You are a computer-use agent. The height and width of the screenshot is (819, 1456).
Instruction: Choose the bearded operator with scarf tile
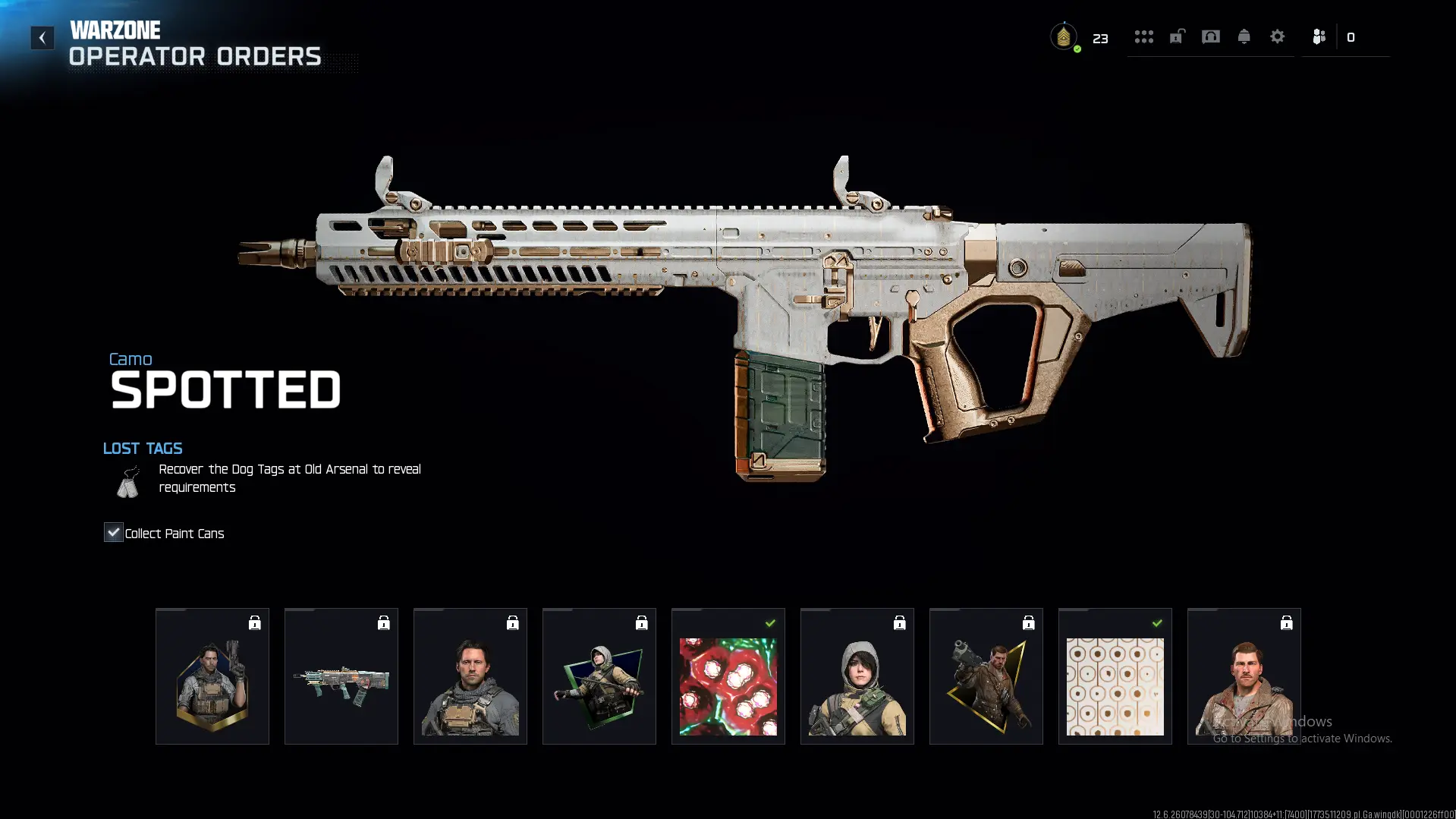pyautogui.click(x=470, y=676)
